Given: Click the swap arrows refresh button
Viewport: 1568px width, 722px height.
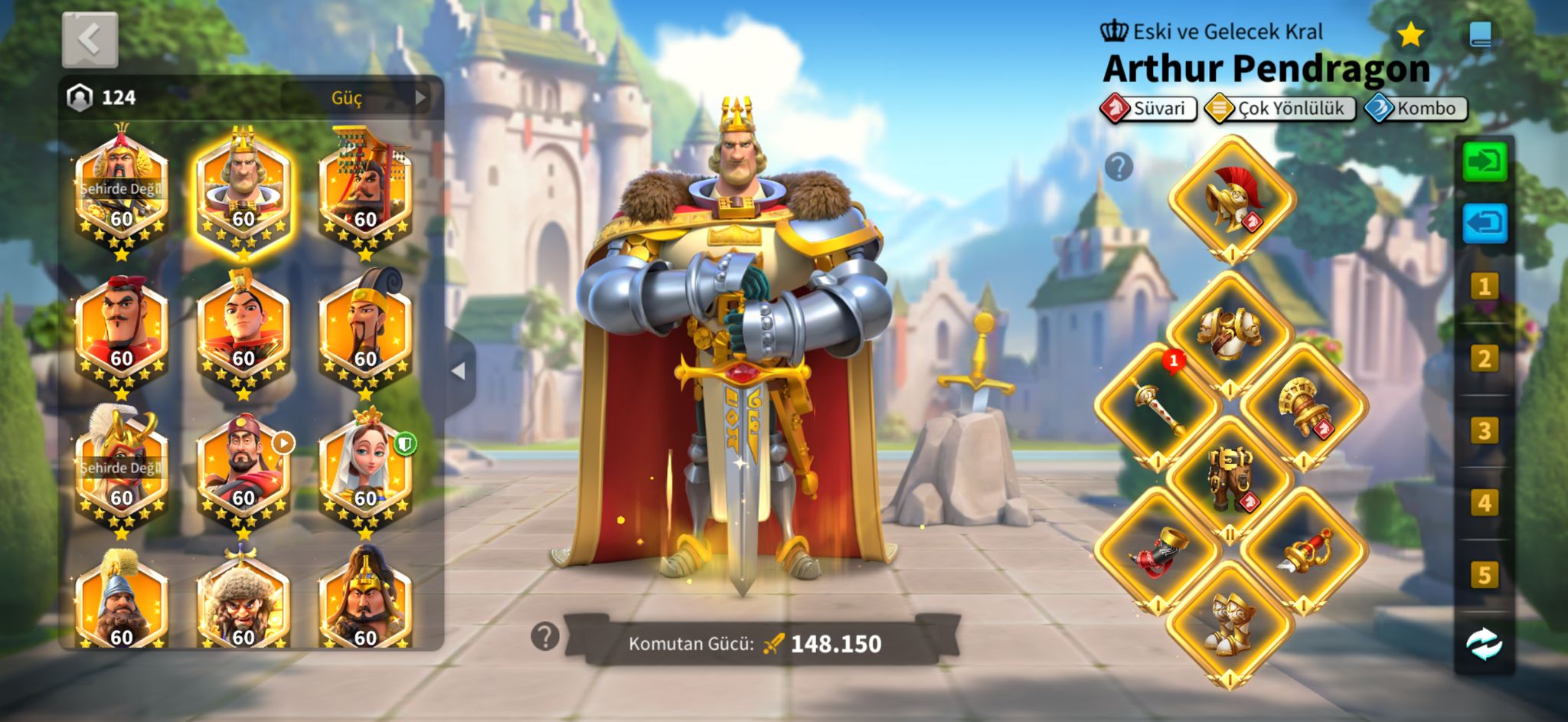Looking at the screenshot, I should (1484, 644).
